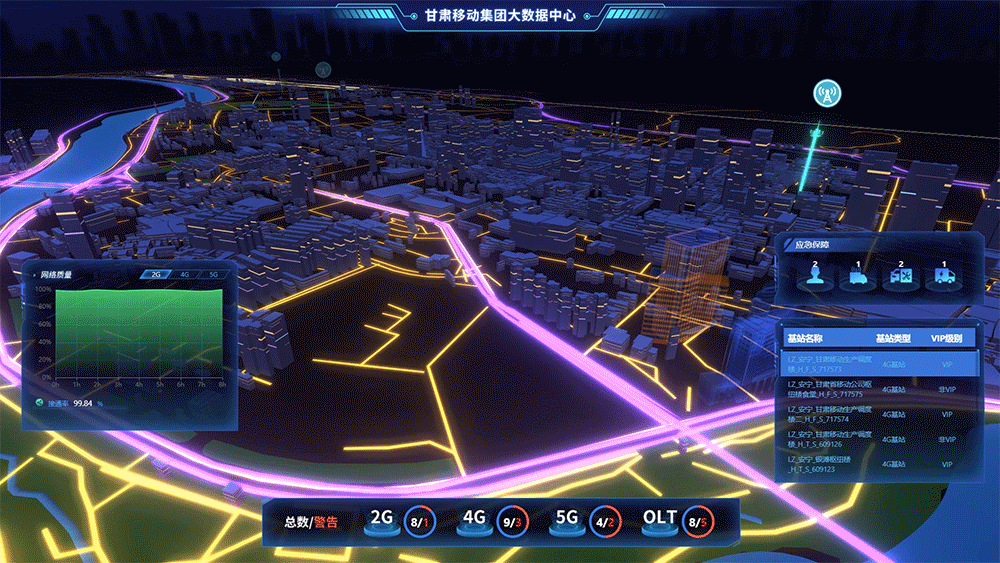
Task: Click the base station tower map marker
Action: [827, 94]
